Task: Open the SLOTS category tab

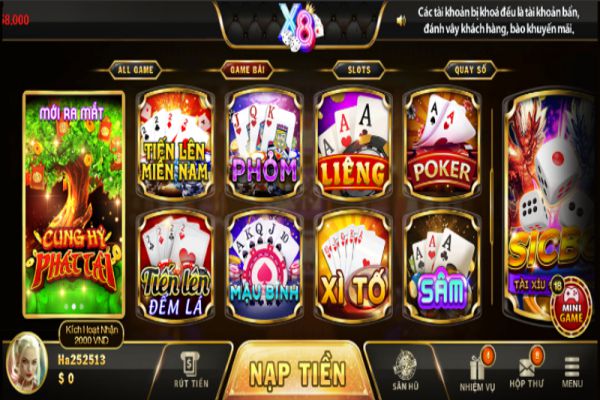Action: [x=358, y=71]
